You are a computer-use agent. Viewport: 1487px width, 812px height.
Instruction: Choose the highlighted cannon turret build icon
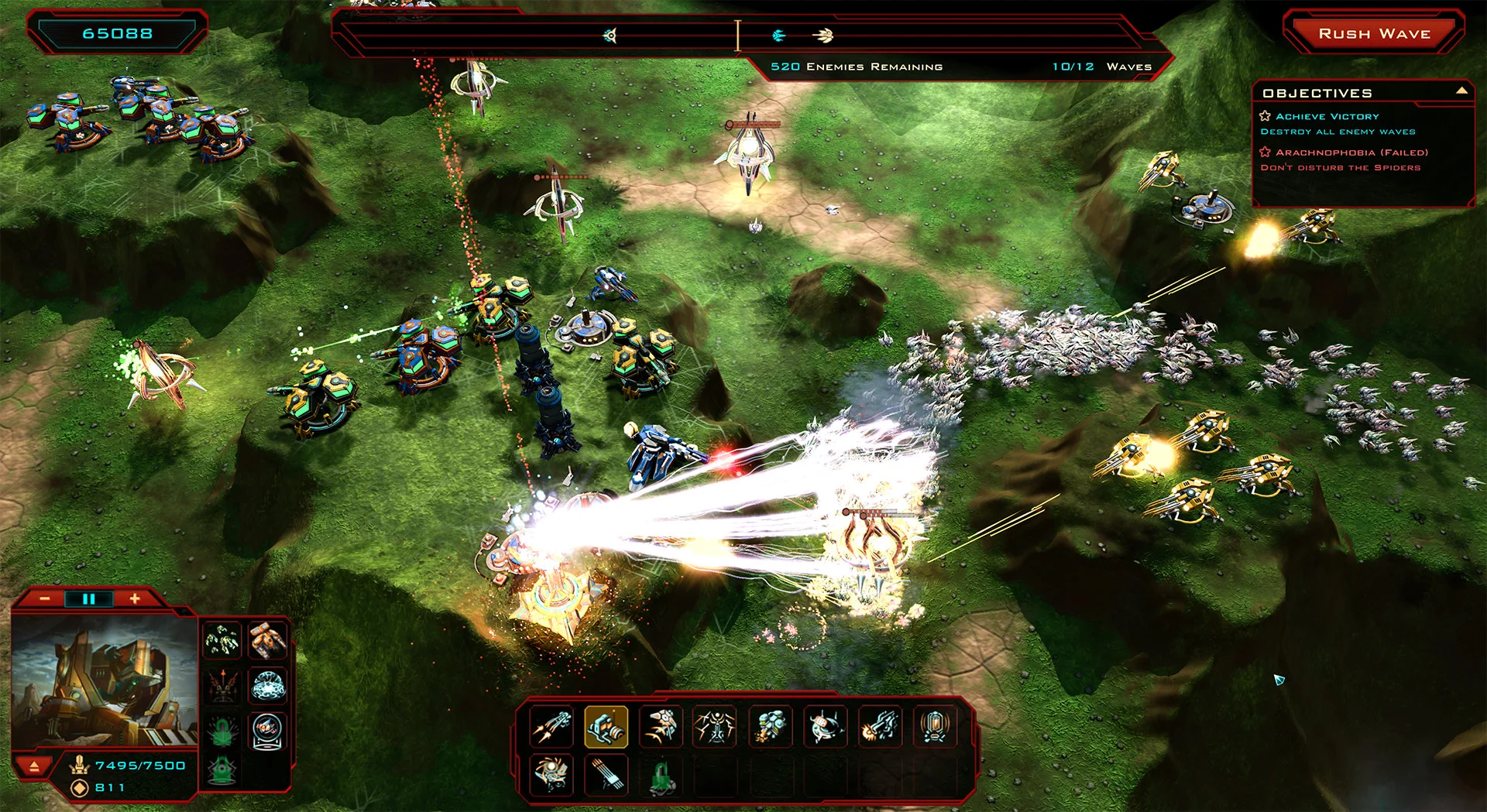(x=606, y=727)
